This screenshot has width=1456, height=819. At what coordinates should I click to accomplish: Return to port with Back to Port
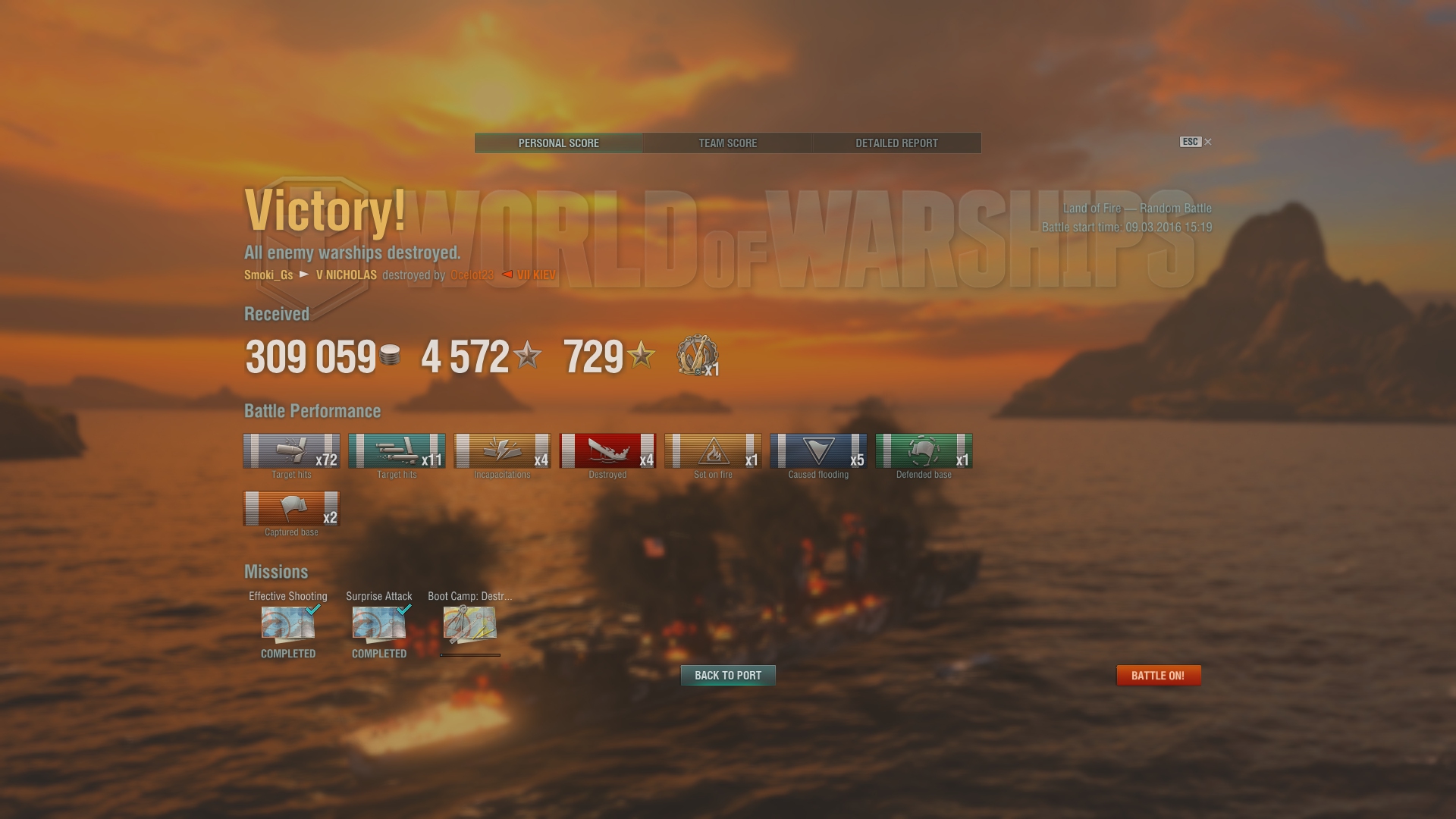pyautogui.click(x=728, y=676)
